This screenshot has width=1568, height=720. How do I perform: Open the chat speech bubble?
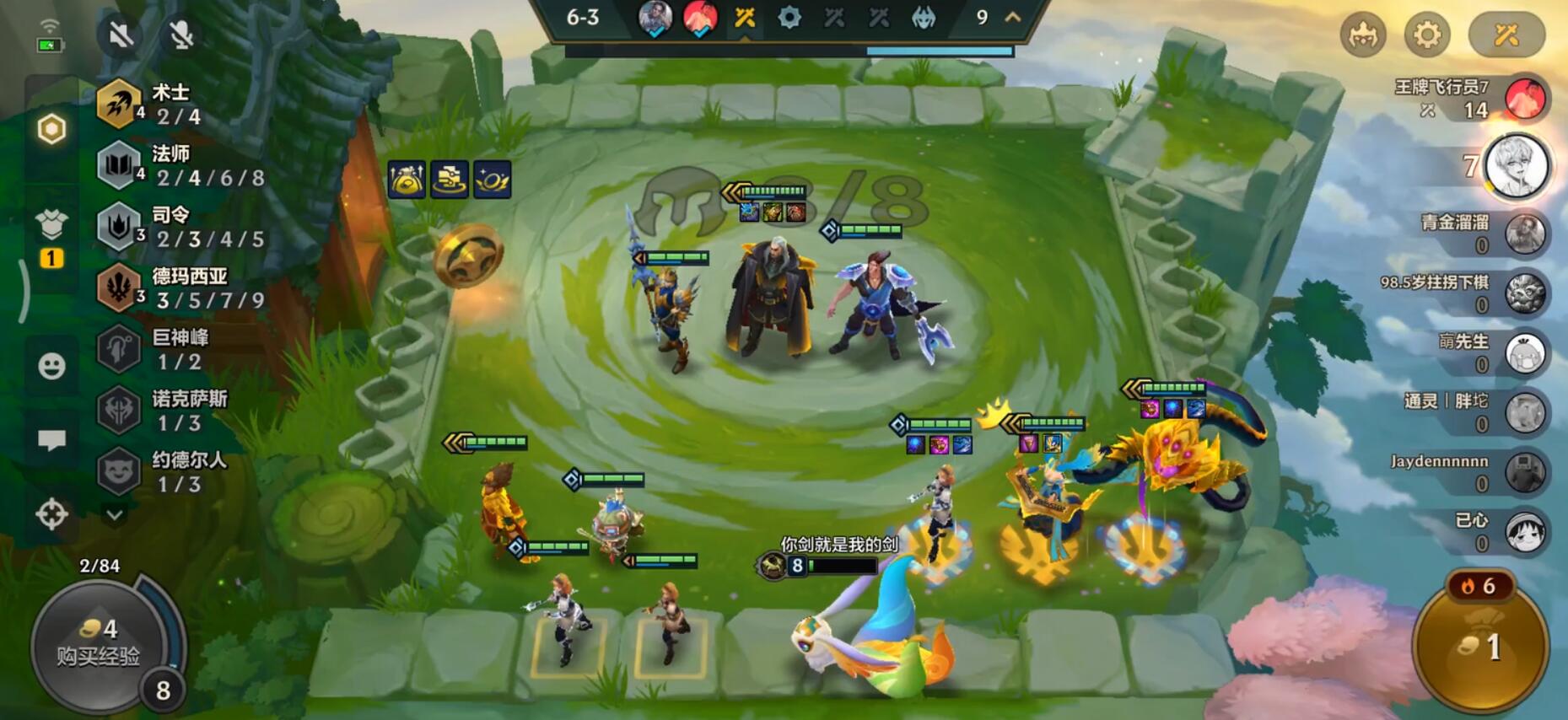point(51,440)
